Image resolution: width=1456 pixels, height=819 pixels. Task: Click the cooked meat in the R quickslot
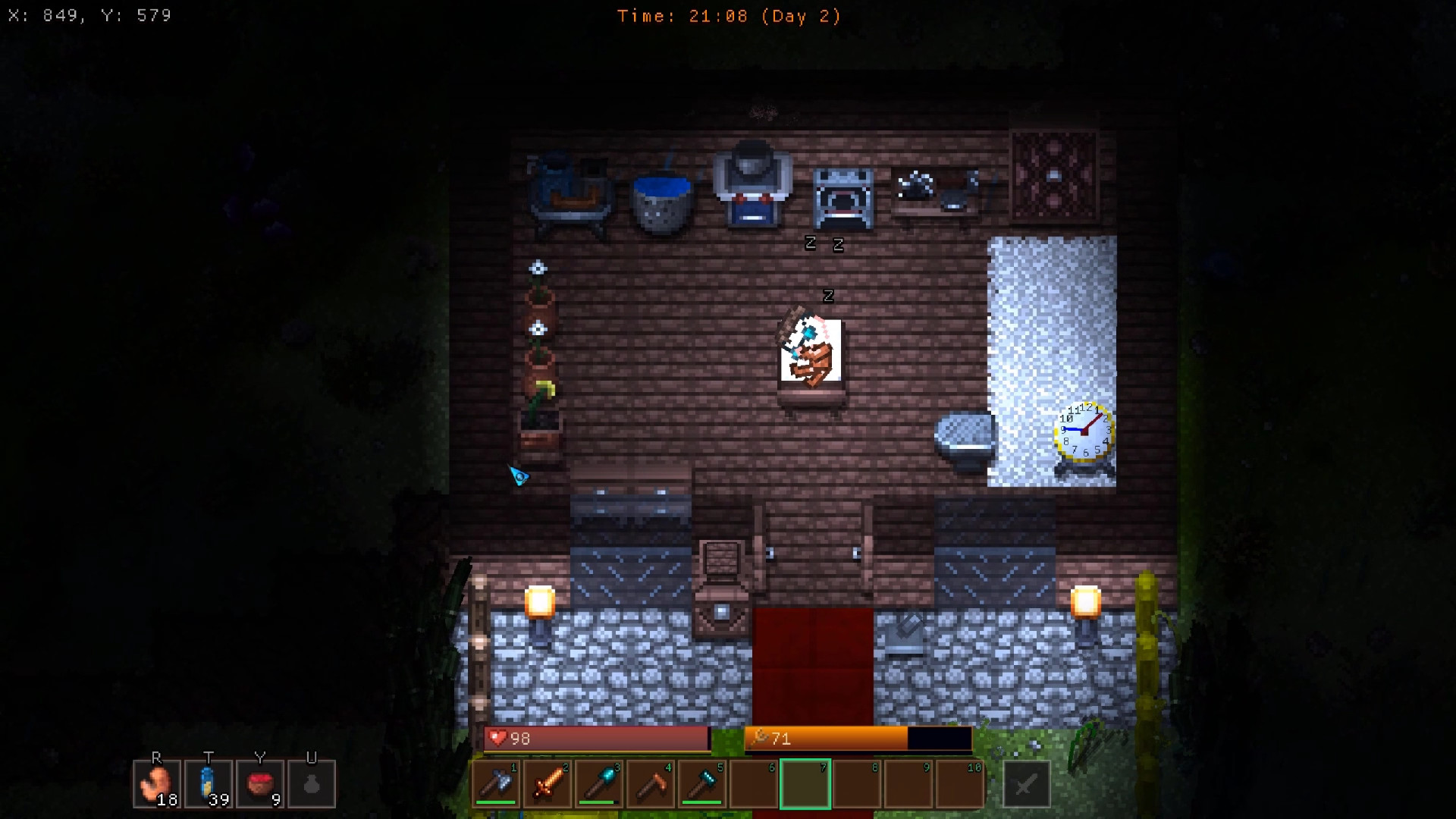pos(156,783)
